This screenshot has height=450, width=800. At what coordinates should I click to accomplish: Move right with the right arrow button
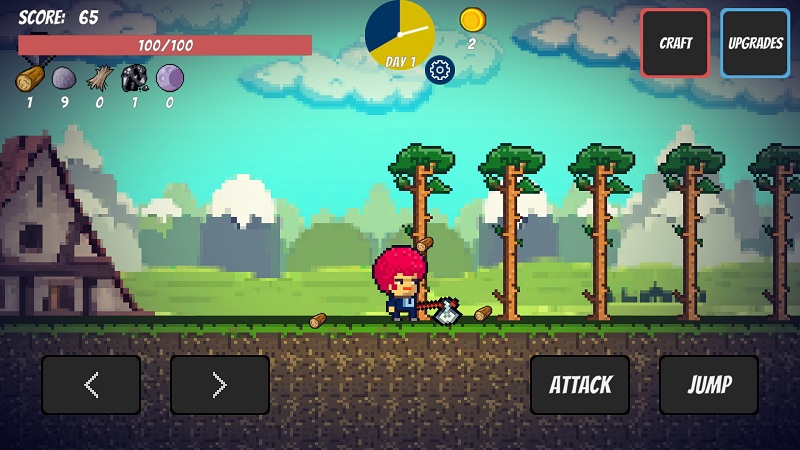220,385
